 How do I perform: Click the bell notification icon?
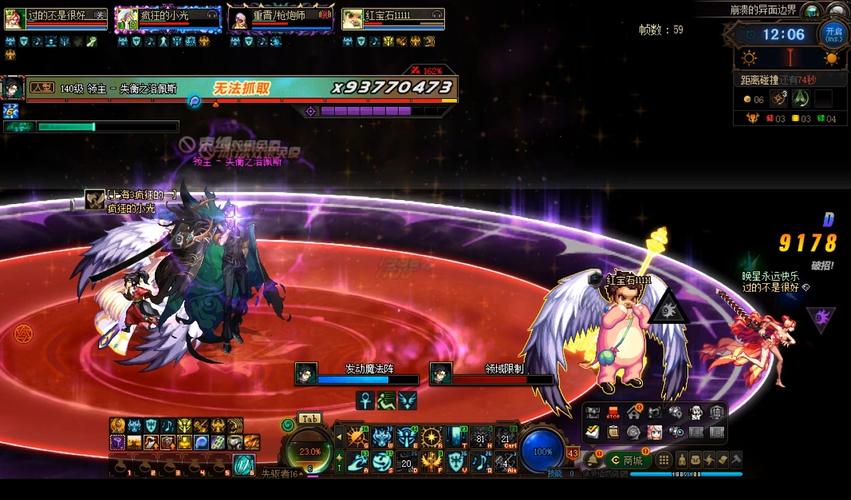pyautogui.click(x=593, y=460)
